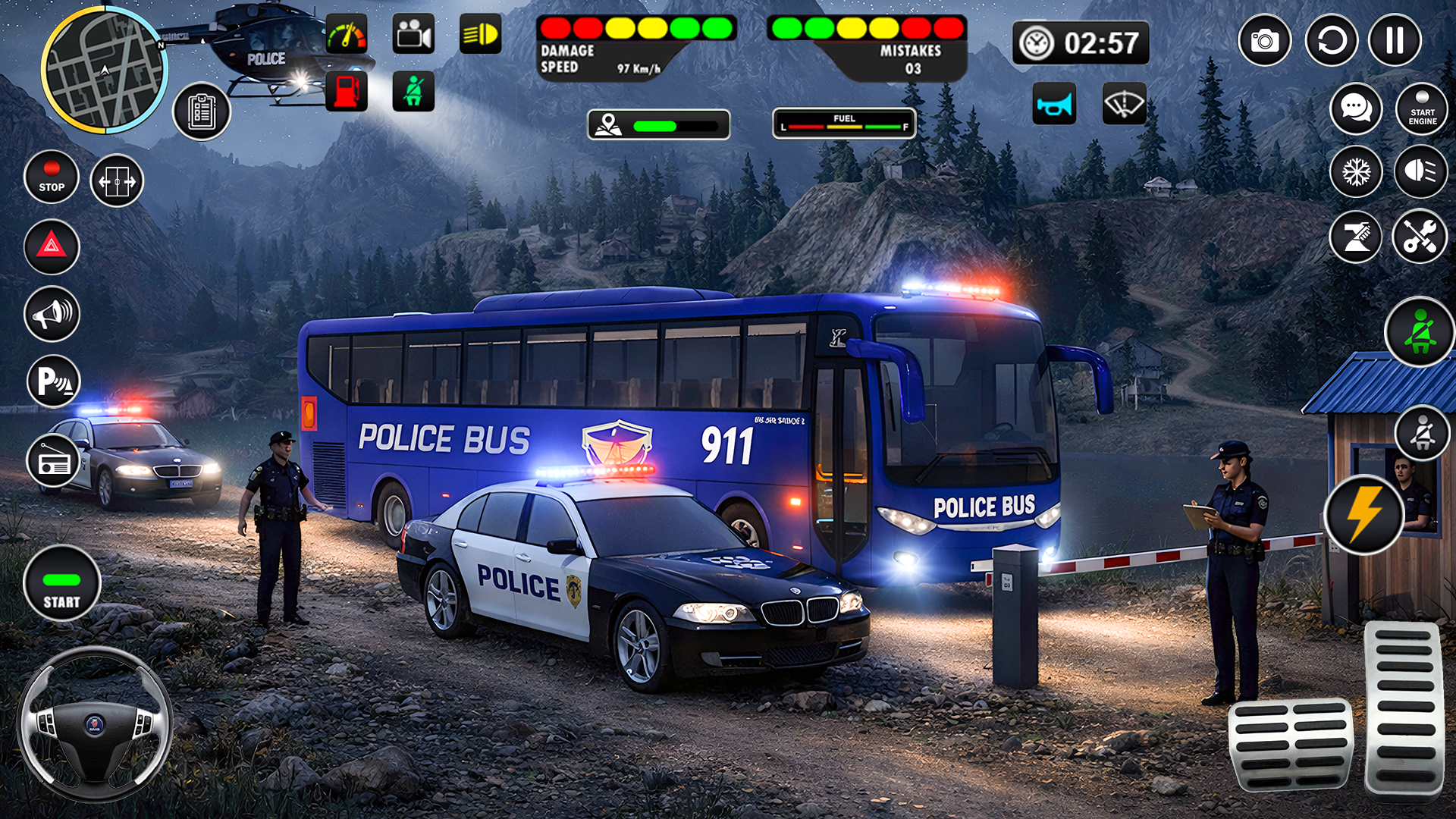Turn on the air conditioning snowflake
The height and width of the screenshot is (819, 1456).
pyautogui.click(x=1358, y=173)
